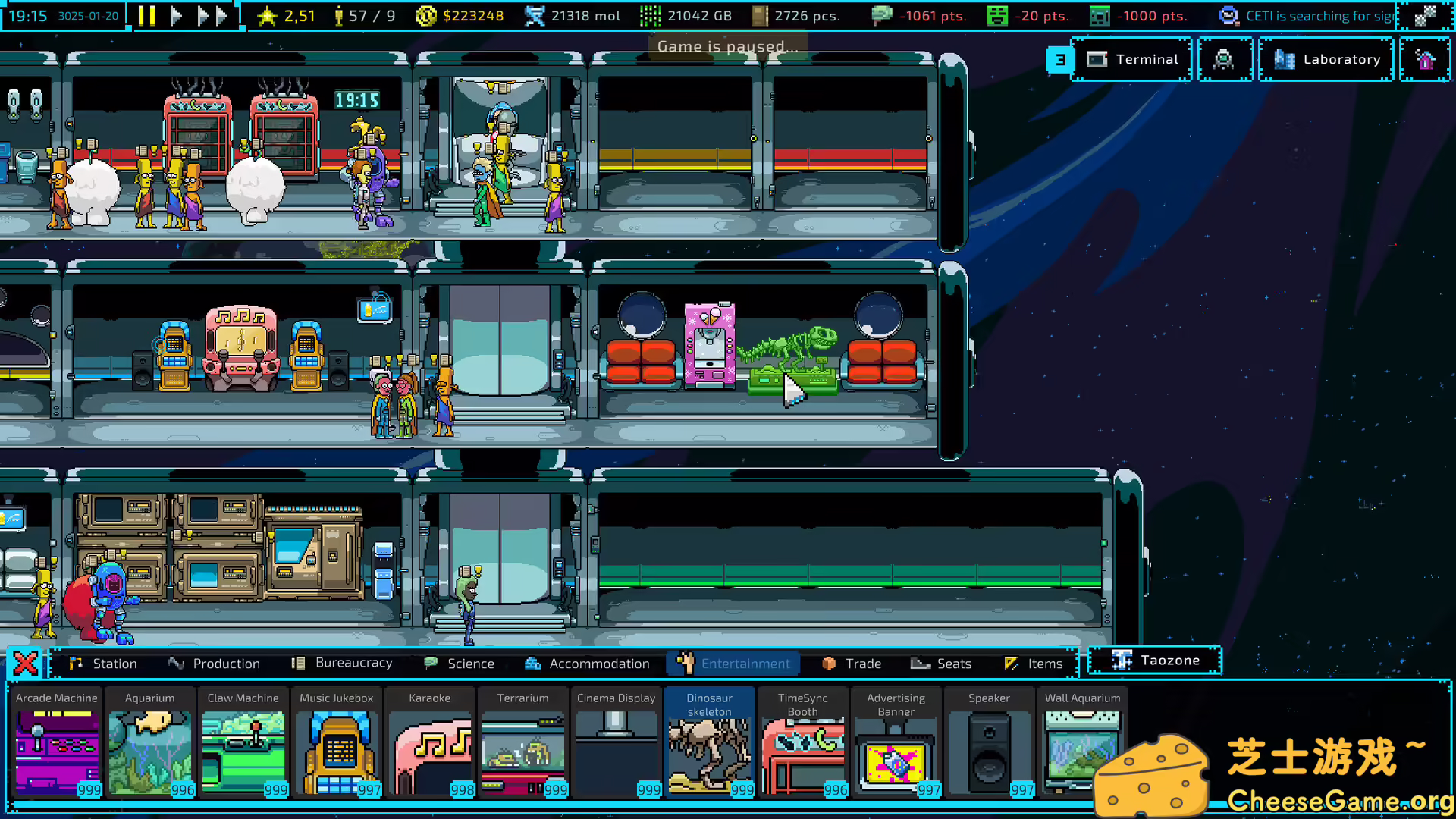Screen dimensions: 1456x819
Task: Click the alien robot icon near Terminal
Action: click(1225, 59)
